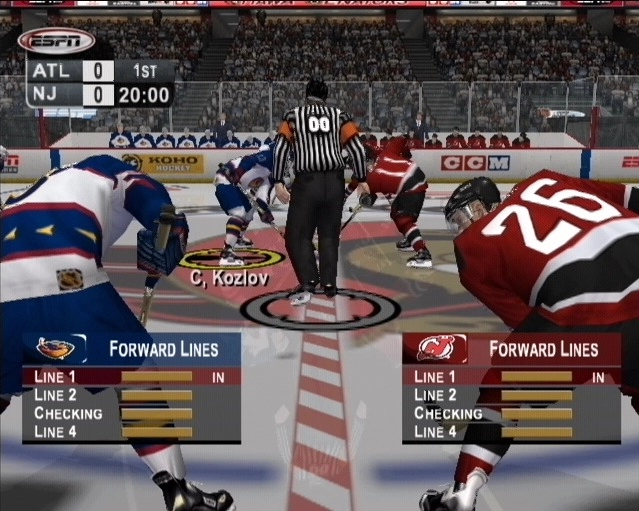Switch Atlanta to Line 4
The height and width of the screenshot is (511, 639).
[x=131, y=431]
